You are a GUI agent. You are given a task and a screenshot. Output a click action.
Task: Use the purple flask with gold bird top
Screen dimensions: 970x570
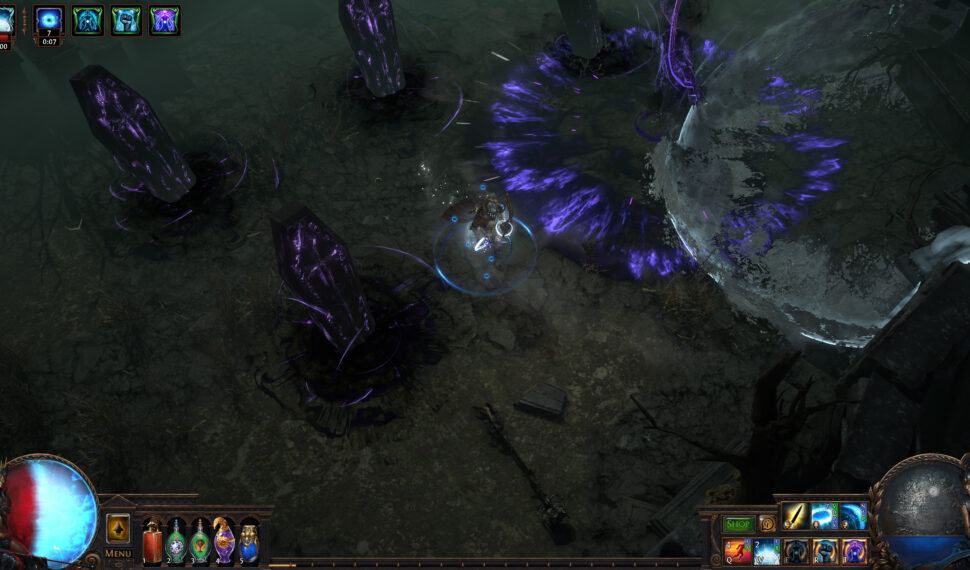[225, 541]
